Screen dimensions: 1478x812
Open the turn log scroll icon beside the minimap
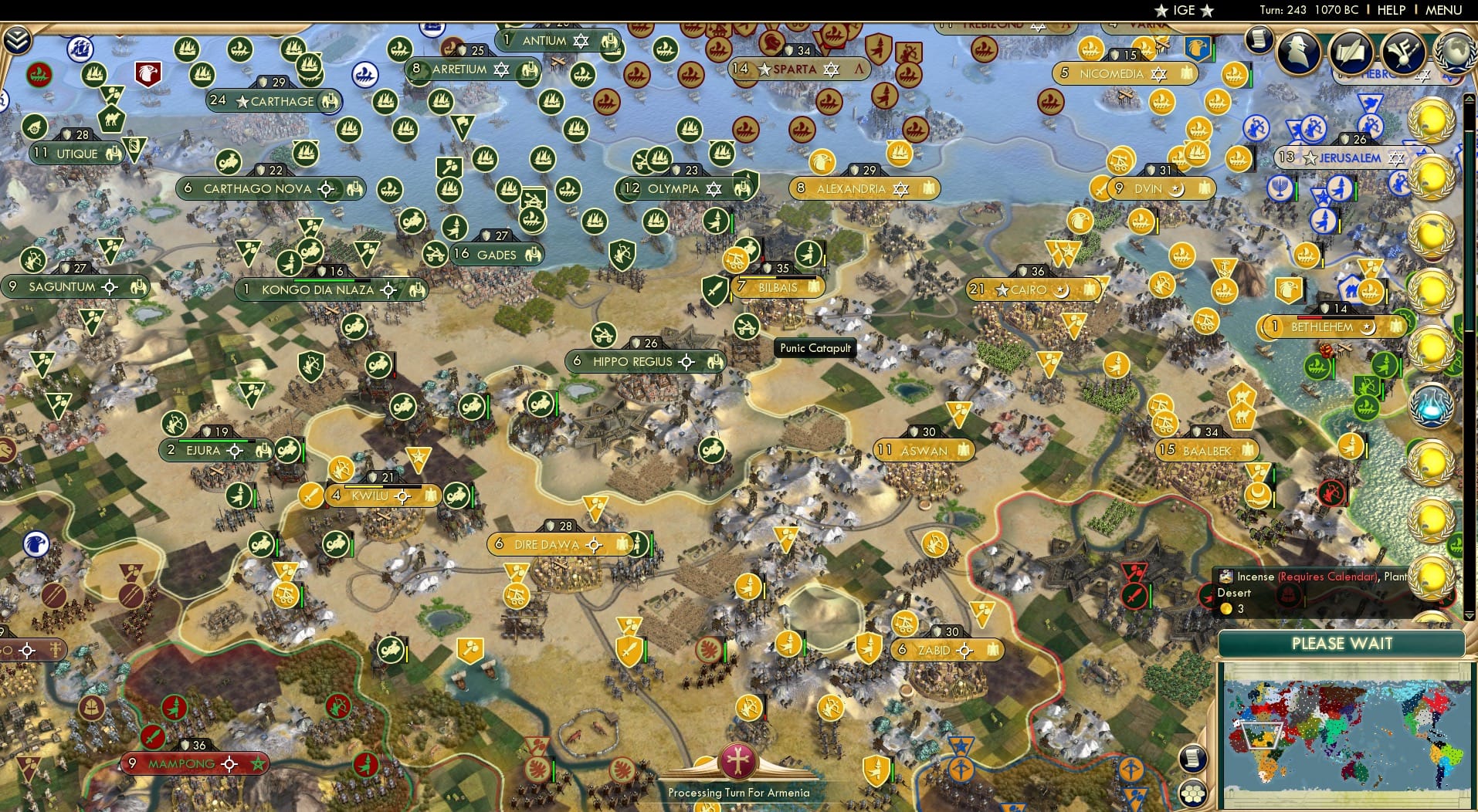[1192, 758]
